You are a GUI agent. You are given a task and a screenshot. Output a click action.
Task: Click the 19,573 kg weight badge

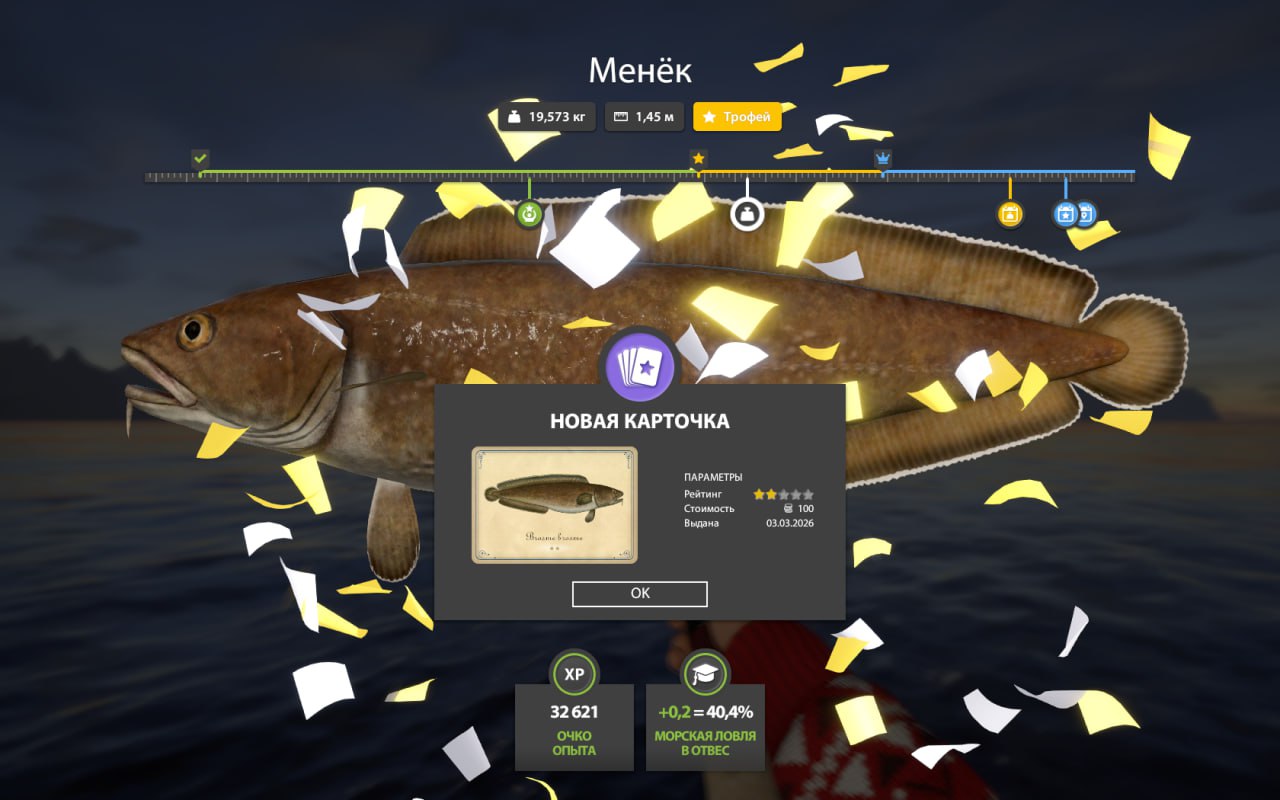[x=546, y=117]
